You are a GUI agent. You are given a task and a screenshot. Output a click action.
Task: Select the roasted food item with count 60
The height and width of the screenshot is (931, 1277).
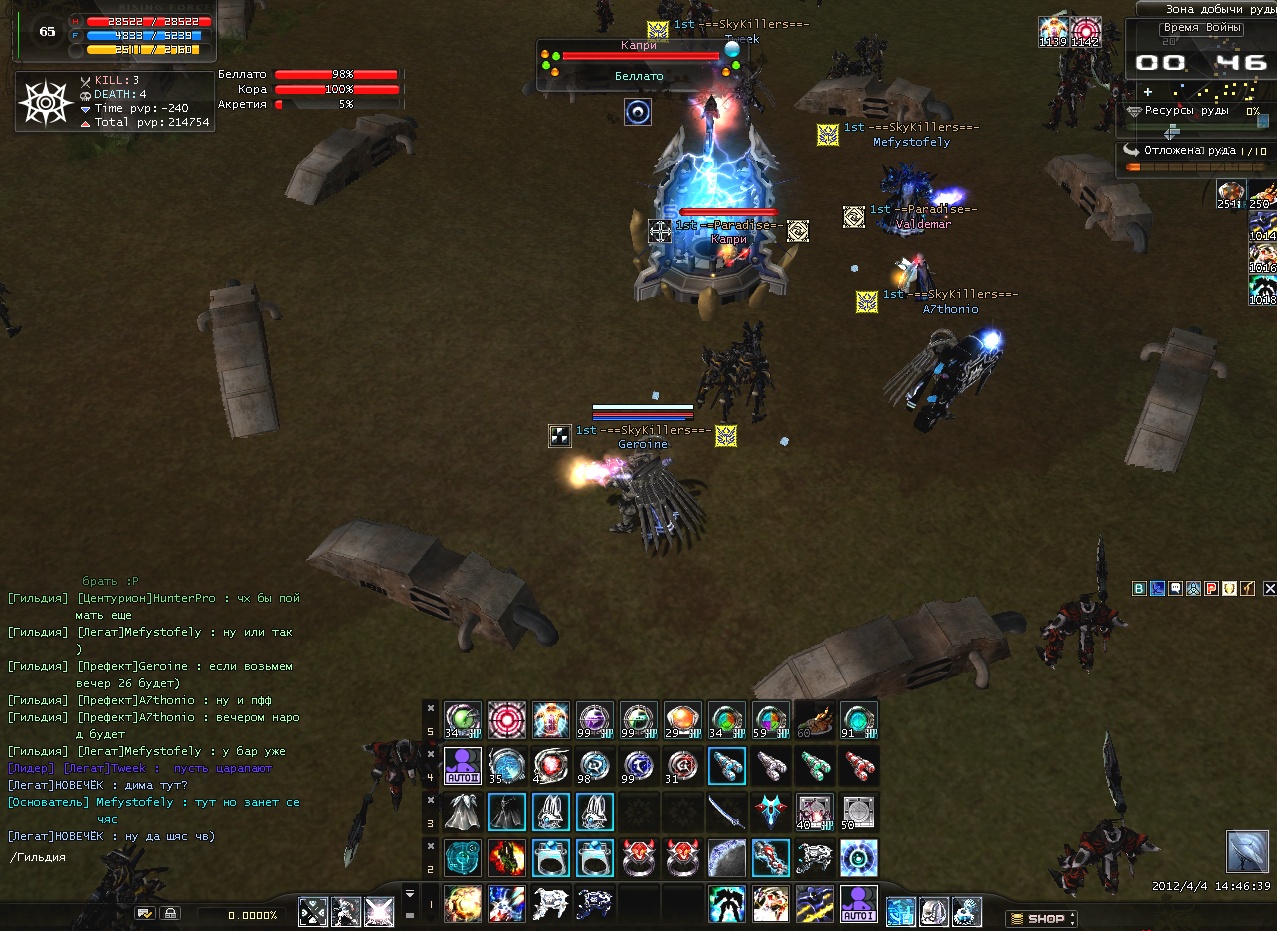point(815,720)
